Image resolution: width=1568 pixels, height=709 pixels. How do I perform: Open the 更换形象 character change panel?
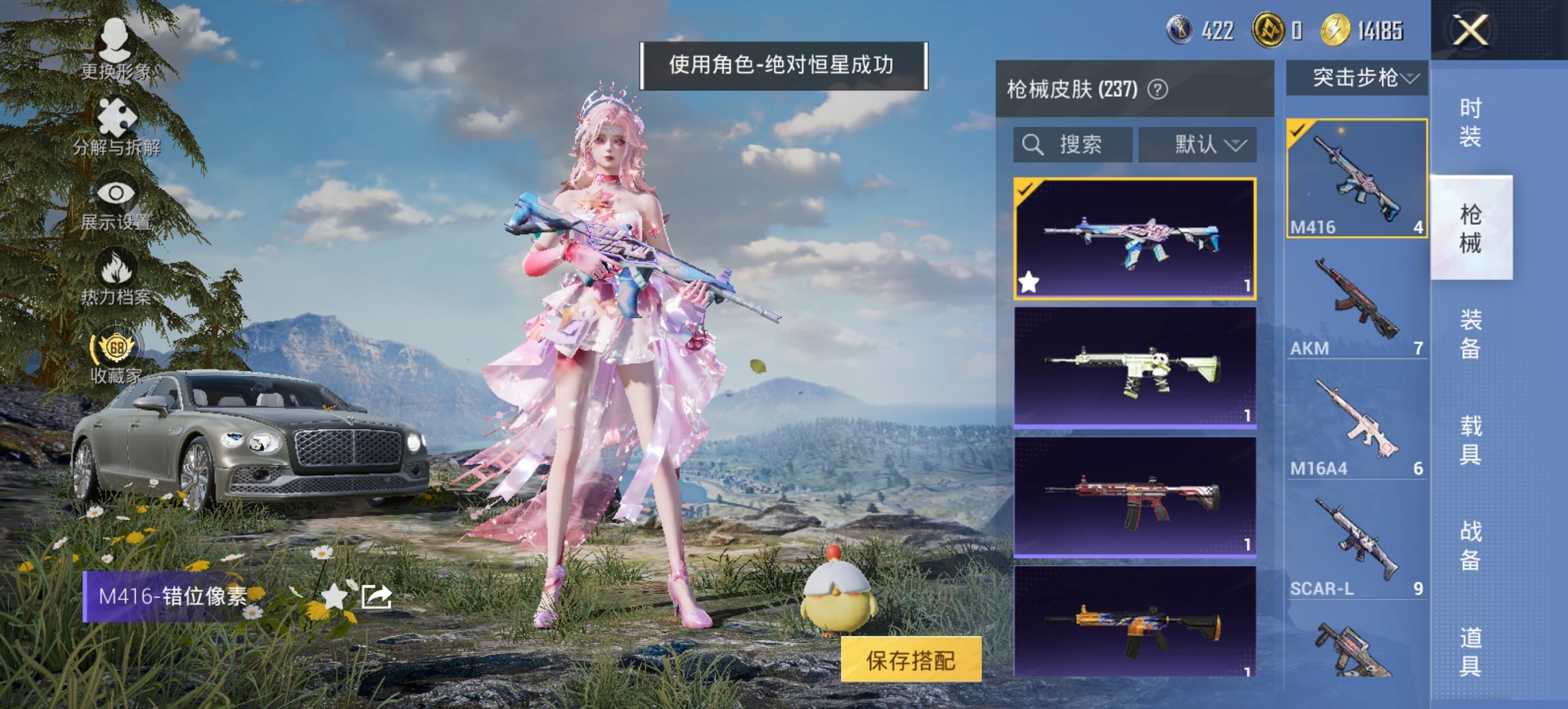tap(115, 51)
